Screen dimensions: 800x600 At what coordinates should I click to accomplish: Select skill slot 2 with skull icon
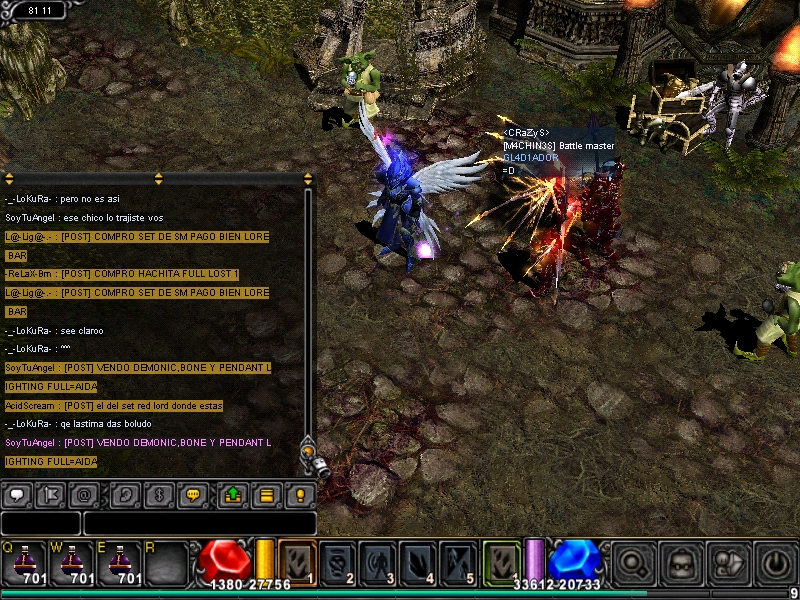338,561
